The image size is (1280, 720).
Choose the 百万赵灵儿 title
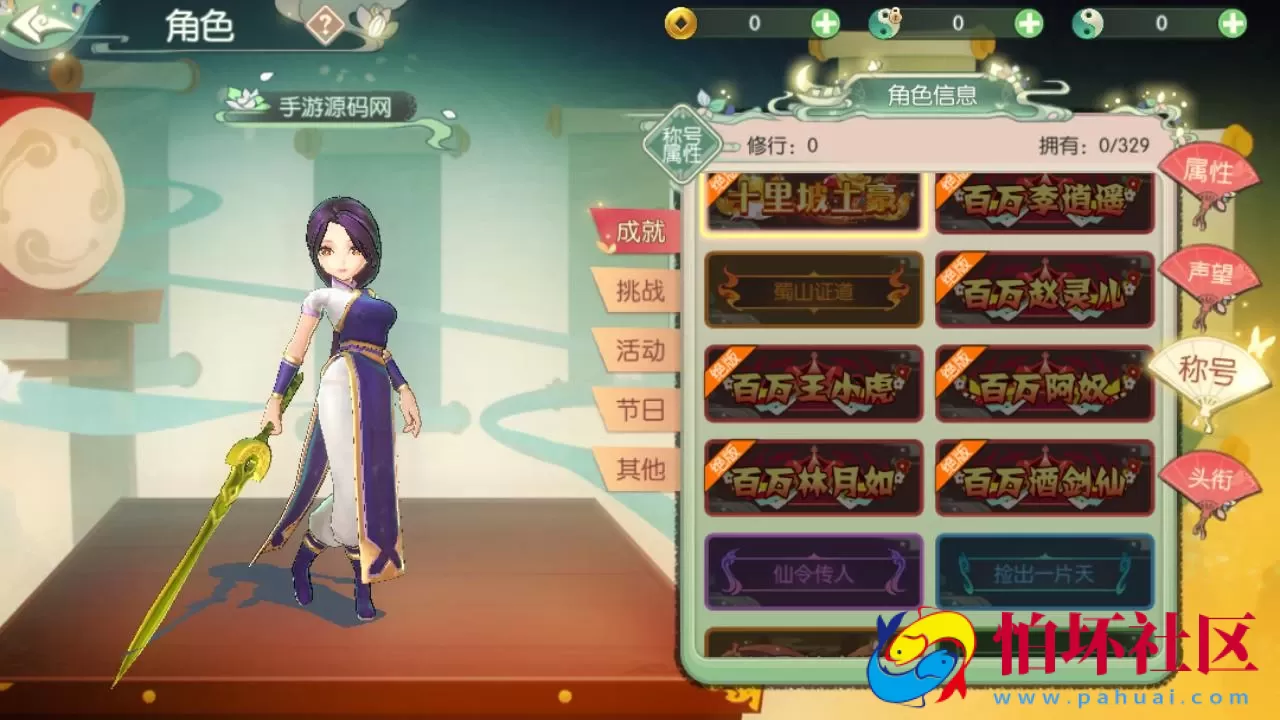[1045, 291]
